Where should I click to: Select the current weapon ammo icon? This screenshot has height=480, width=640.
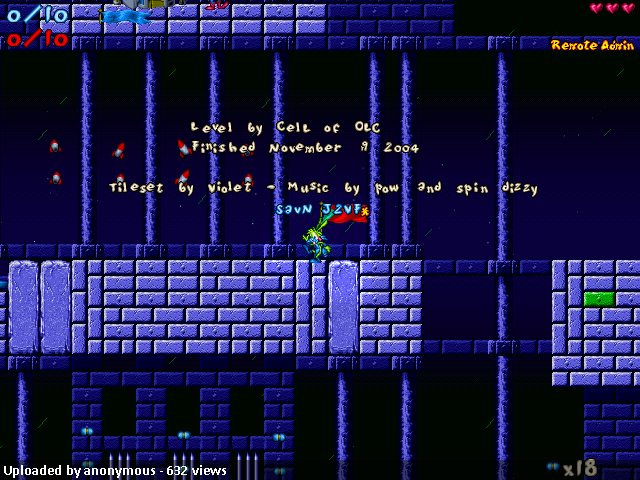[553, 467]
